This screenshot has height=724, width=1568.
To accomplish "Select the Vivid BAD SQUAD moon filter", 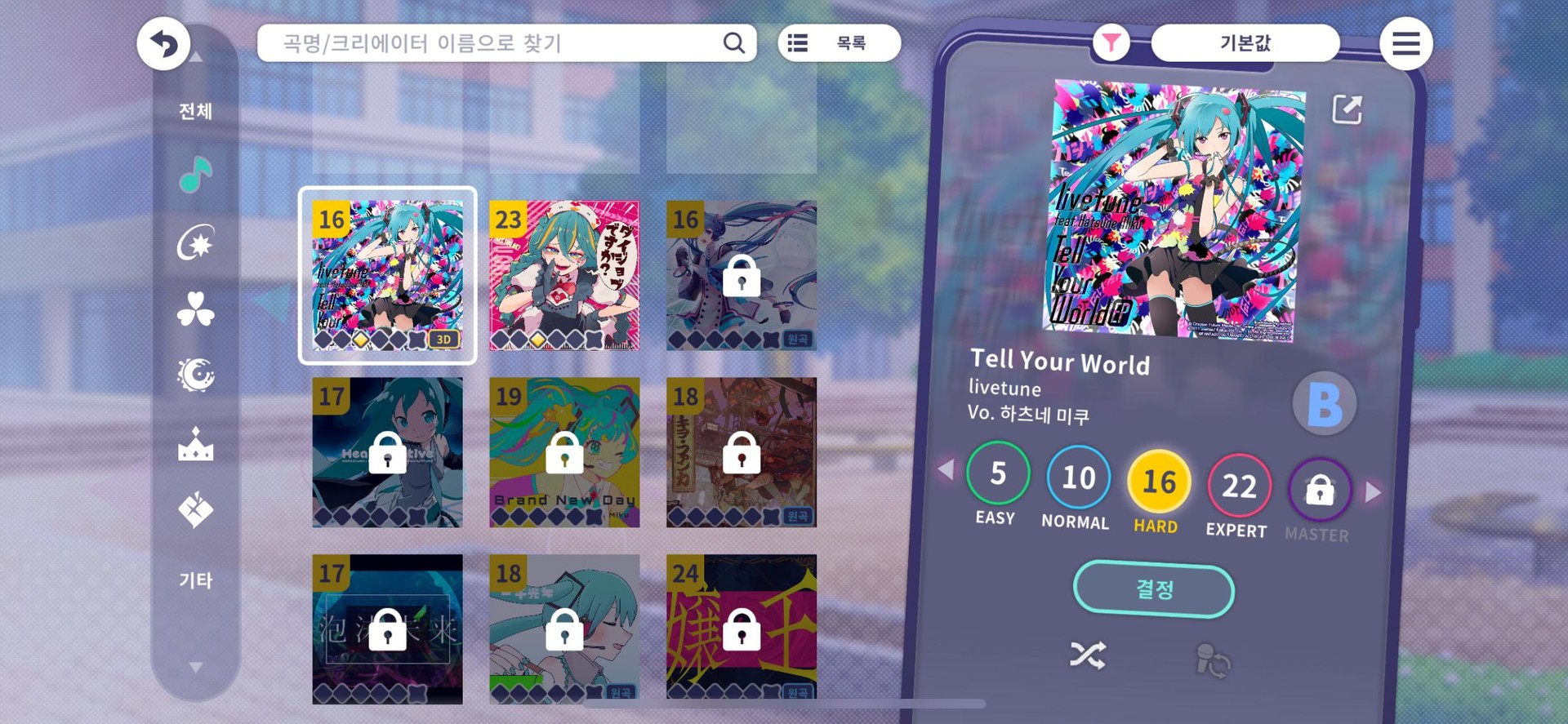I will click(x=194, y=375).
